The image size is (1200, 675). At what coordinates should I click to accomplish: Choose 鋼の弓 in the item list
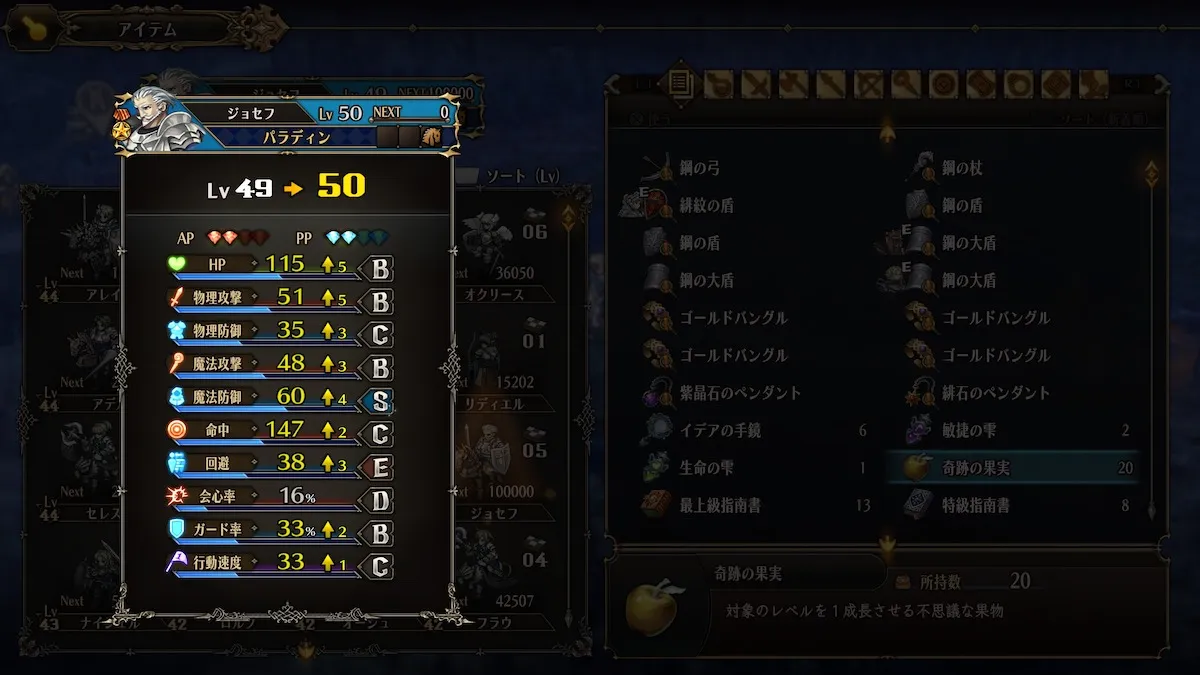coord(700,168)
